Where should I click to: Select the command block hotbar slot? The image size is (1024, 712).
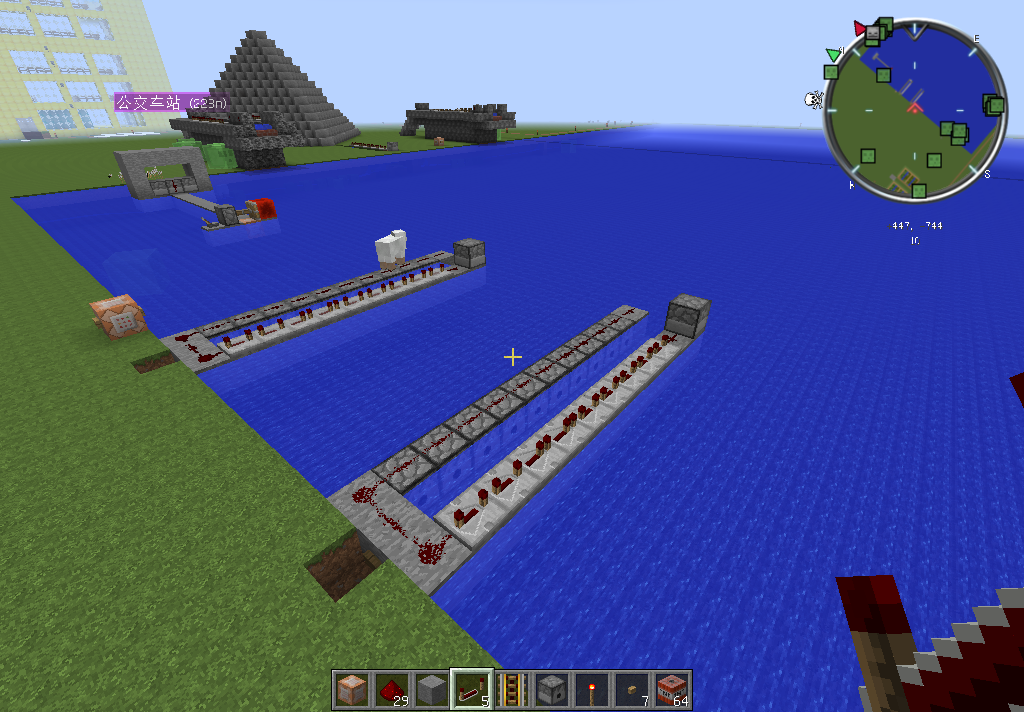point(352,689)
